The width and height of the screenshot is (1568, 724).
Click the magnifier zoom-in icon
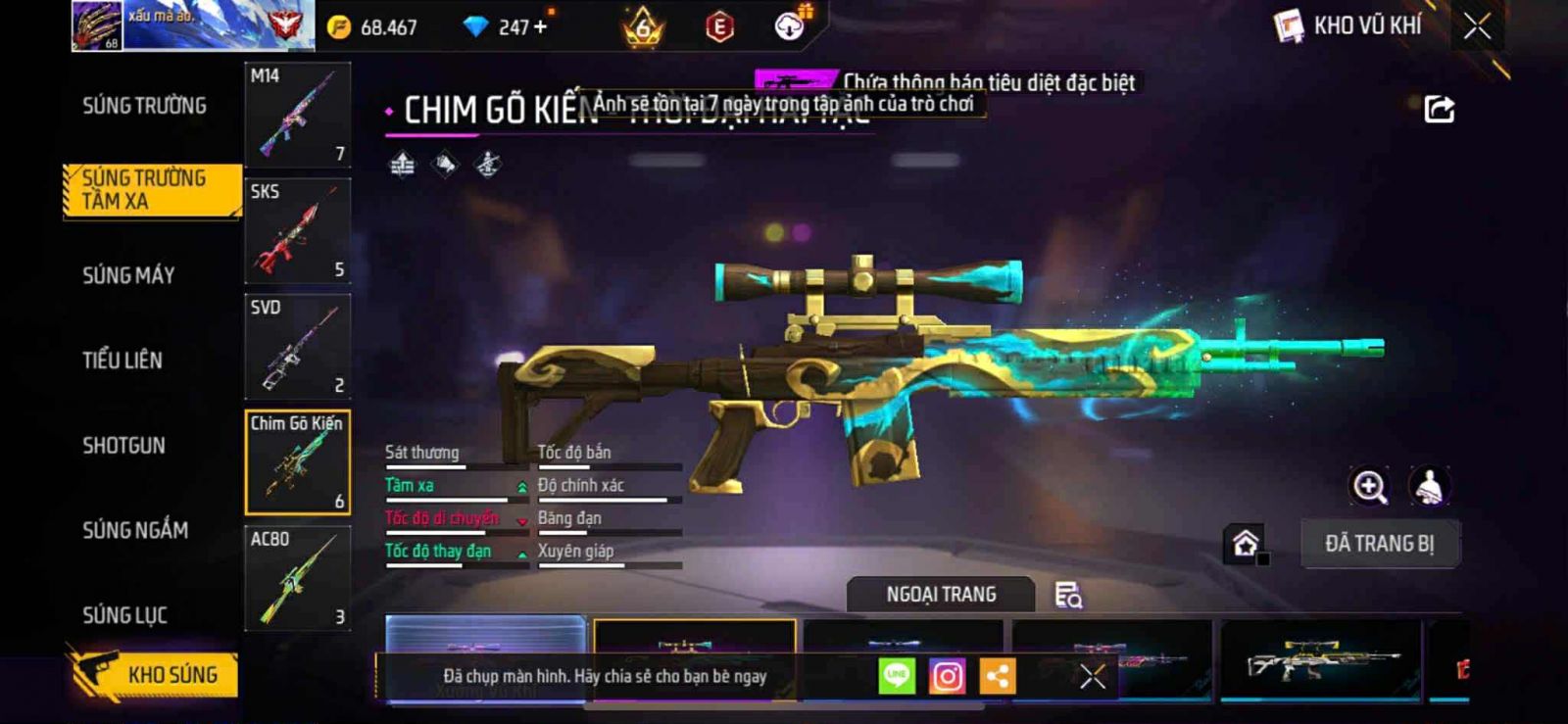[1369, 486]
